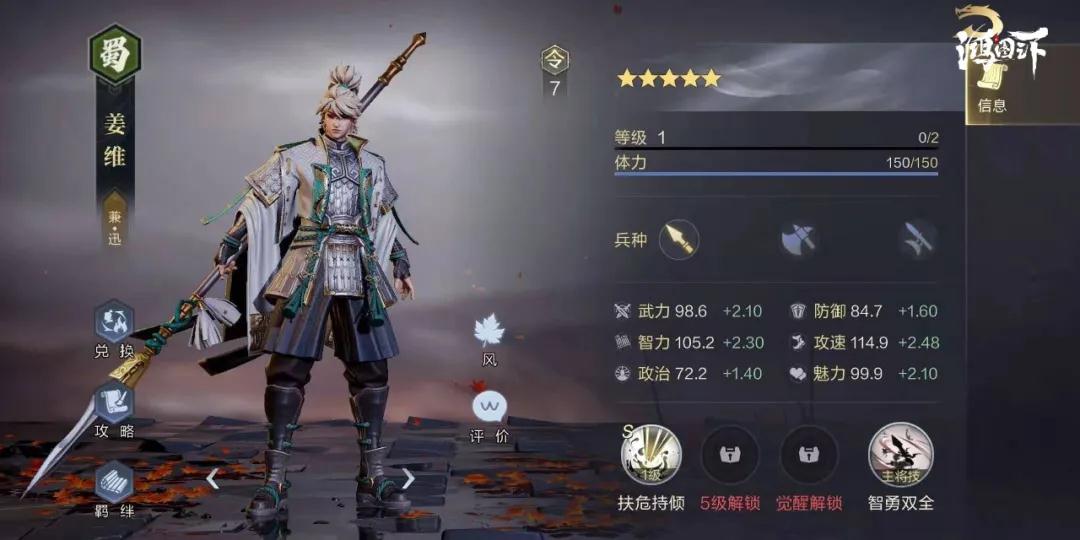Select the 风 maple leaf icon
This screenshot has width=1080, height=540.
pyautogui.click(x=489, y=332)
